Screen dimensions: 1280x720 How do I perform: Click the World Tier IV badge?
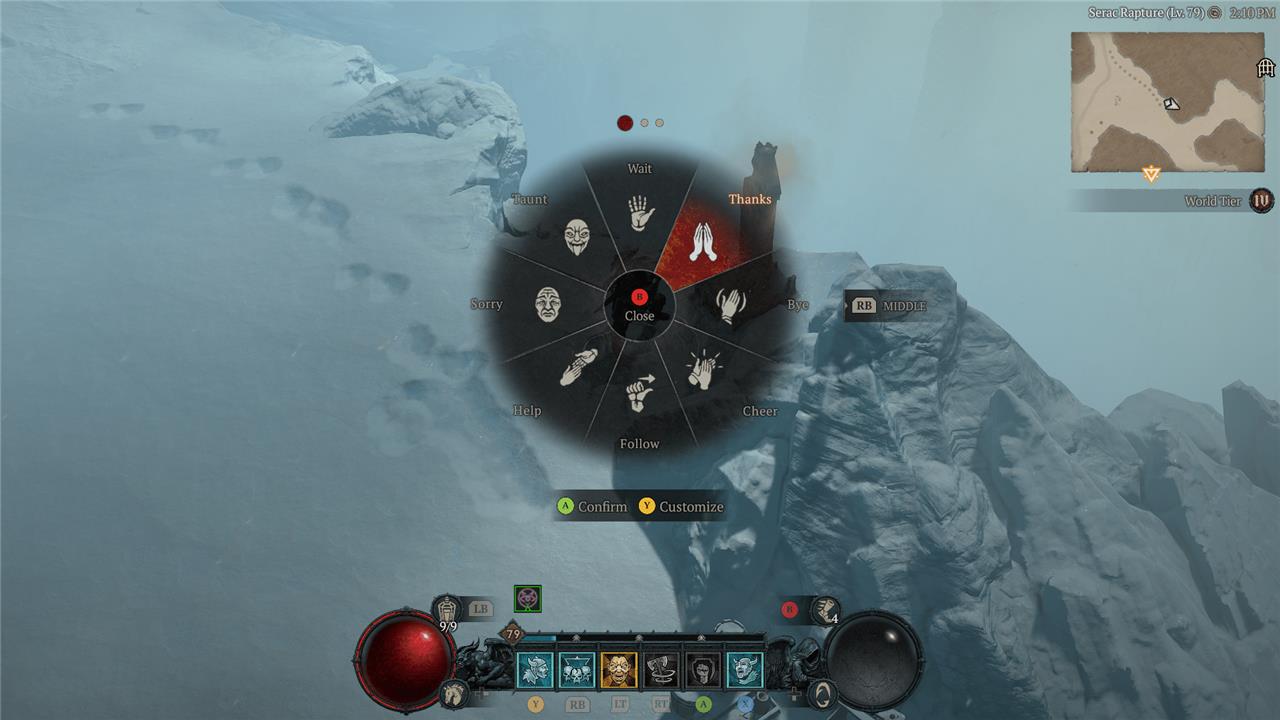coord(1261,201)
